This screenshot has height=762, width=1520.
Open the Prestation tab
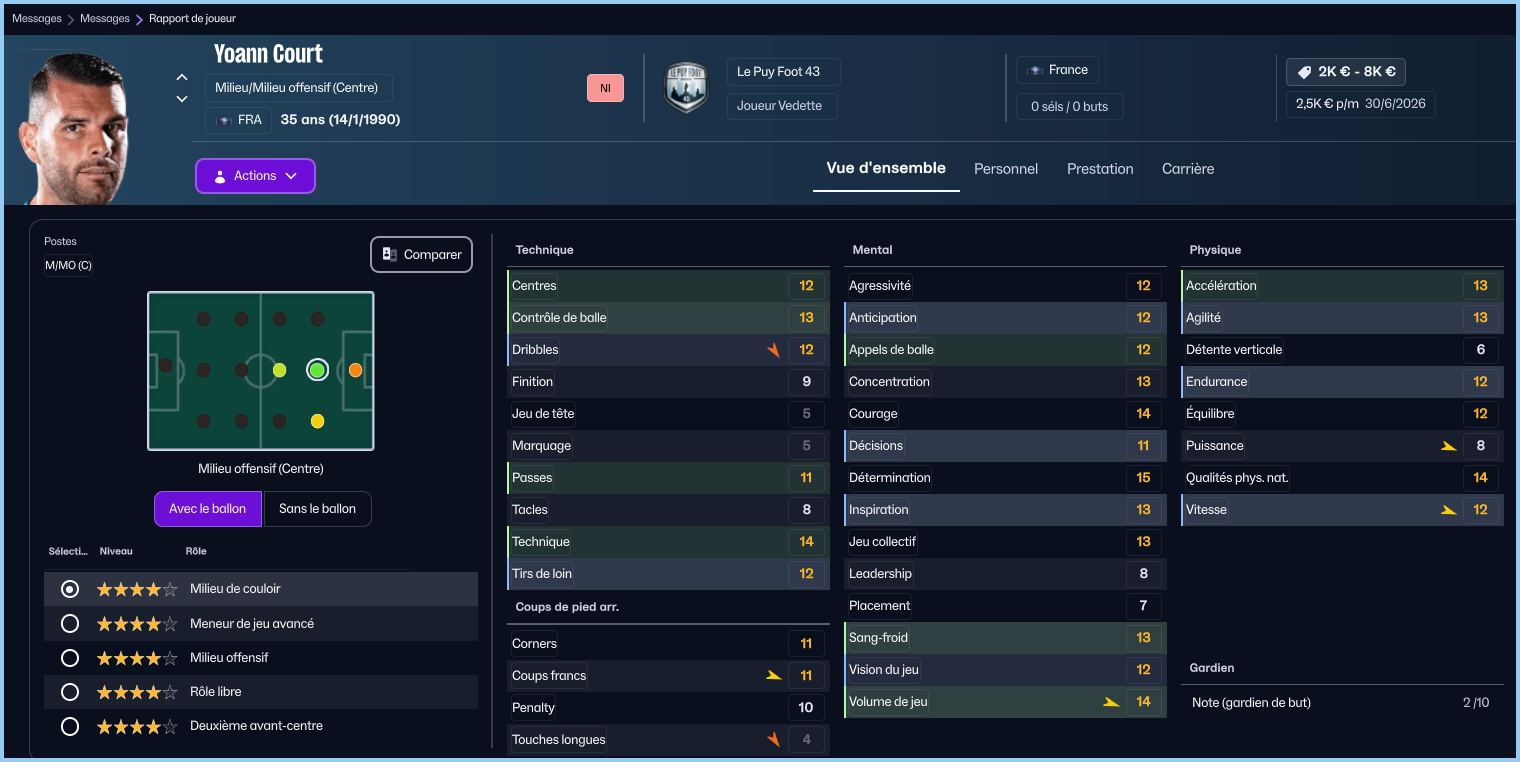[1100, 169]
